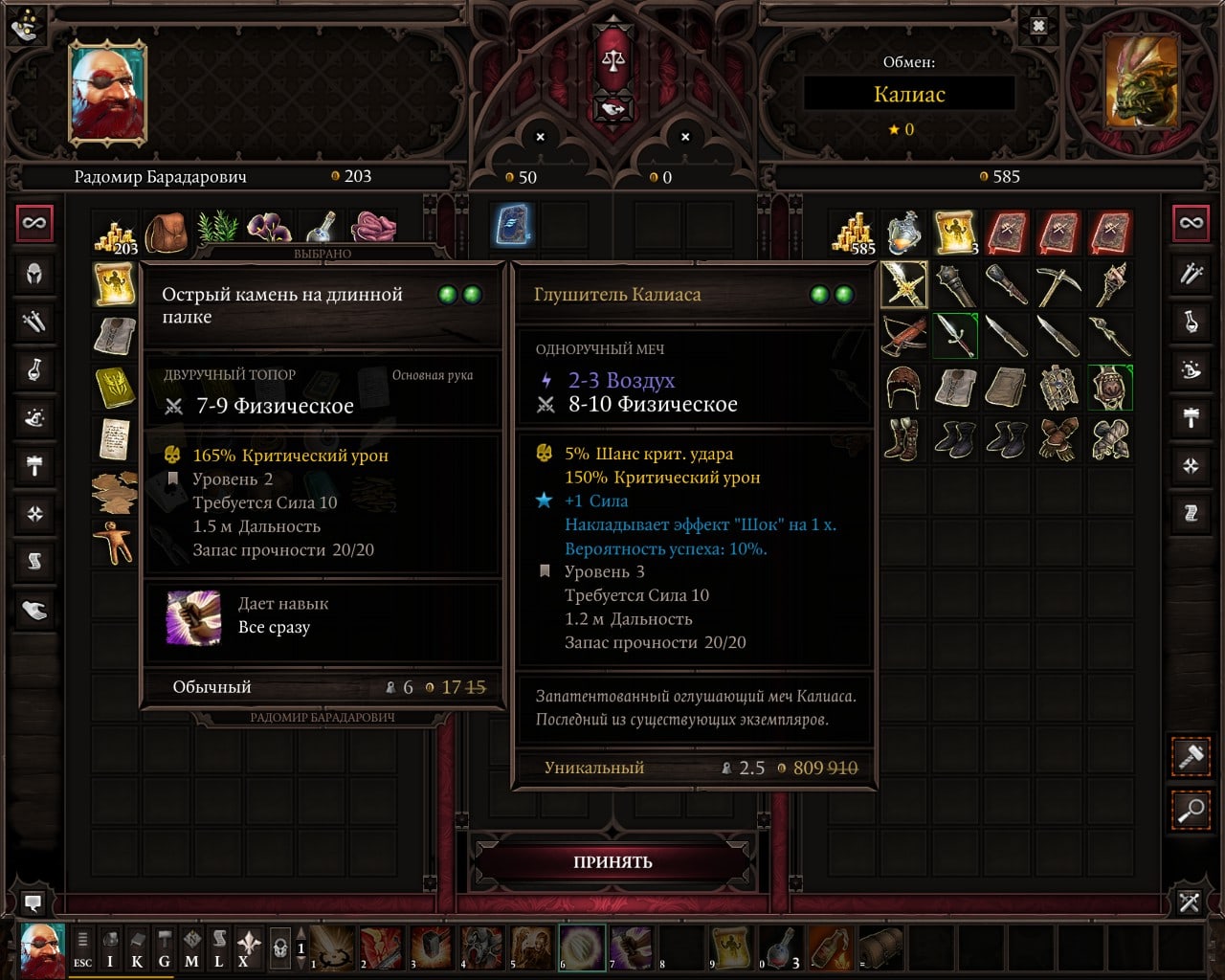This screenshot has height=980, width=1225.
Task: Open the chat log speech bubble
Action: pyautogui.click(x=33, y=902)
